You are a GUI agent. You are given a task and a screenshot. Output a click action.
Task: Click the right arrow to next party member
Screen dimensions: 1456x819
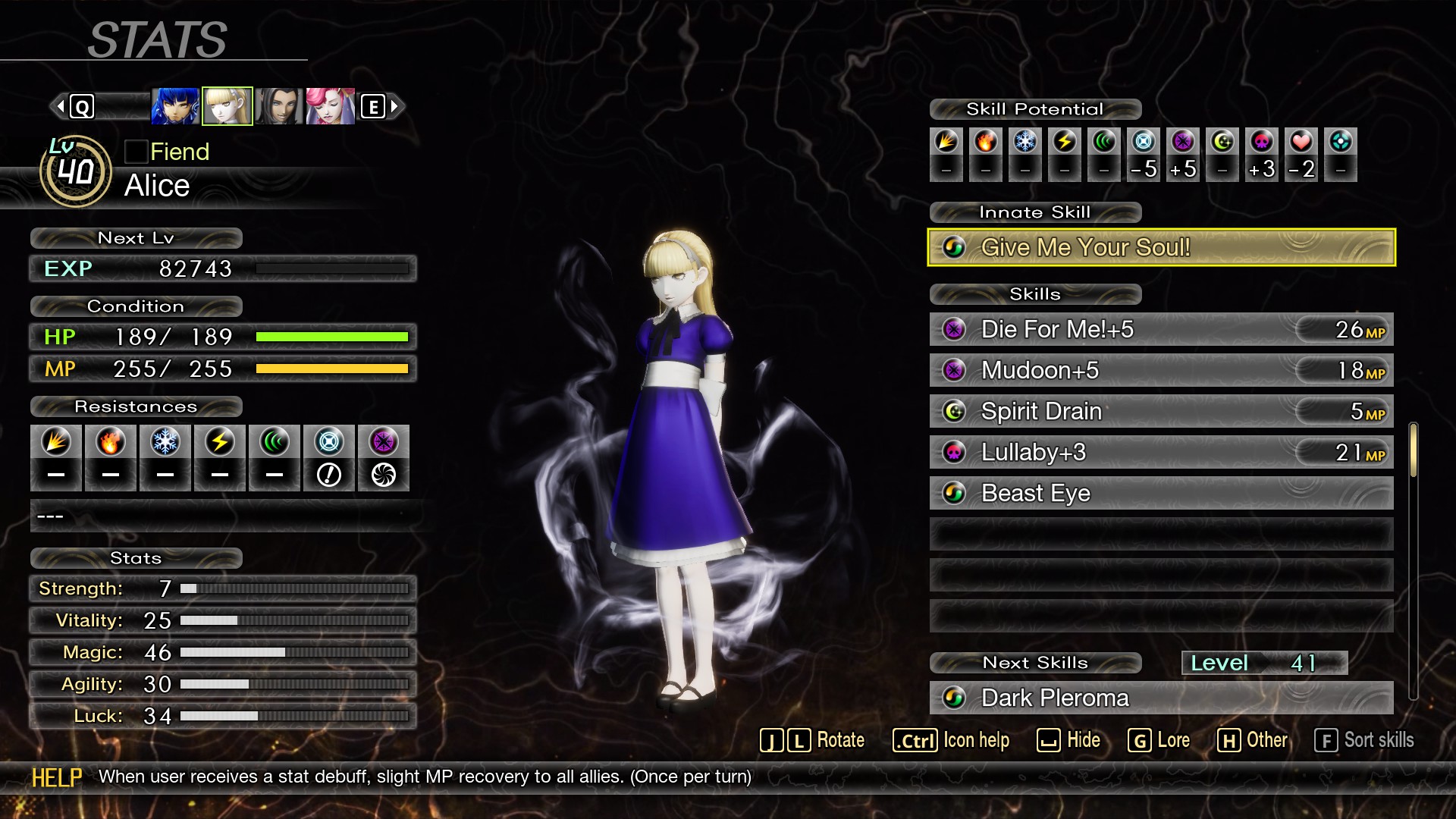394,106
